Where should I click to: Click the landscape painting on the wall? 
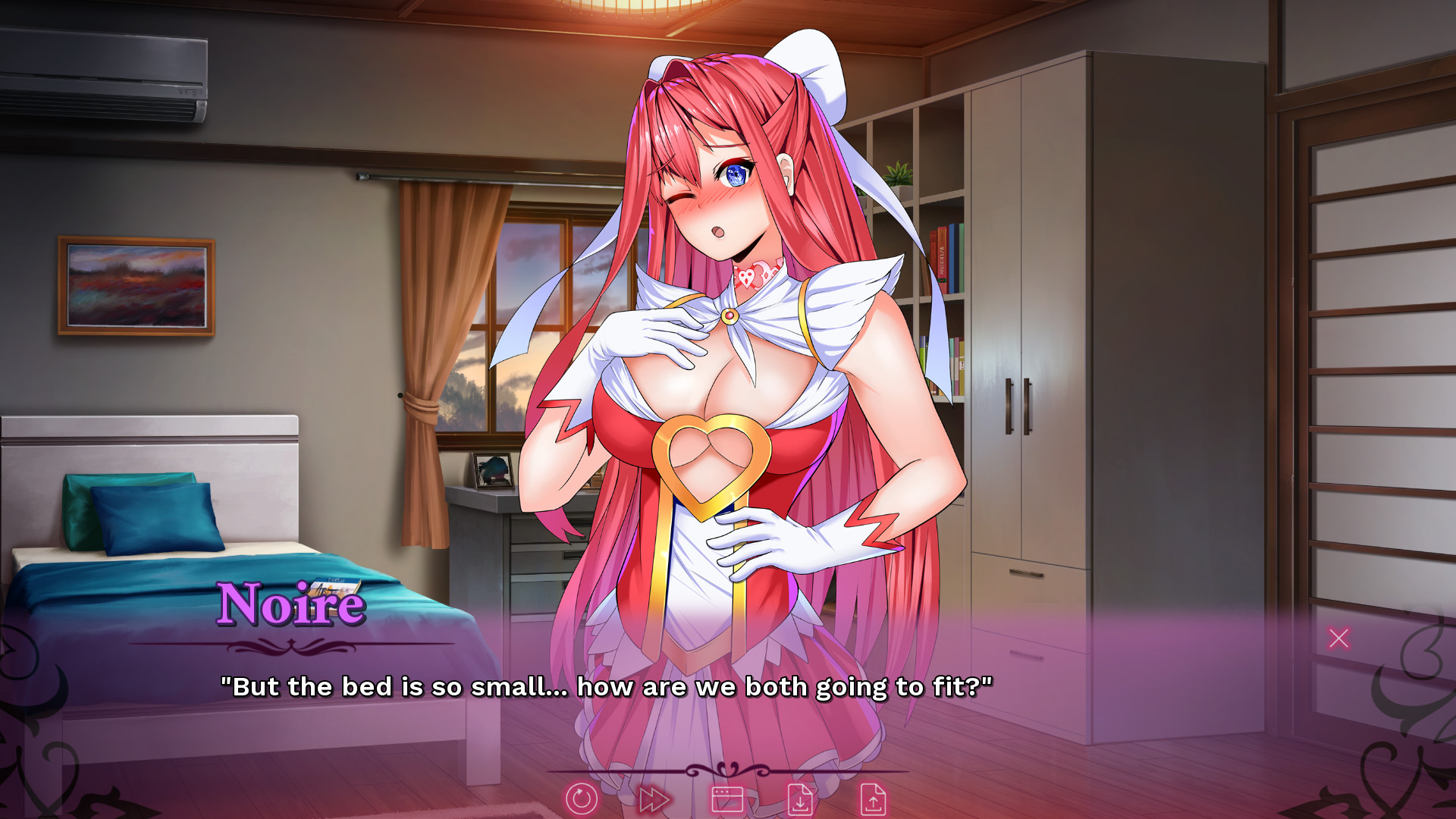pos(135,286)
